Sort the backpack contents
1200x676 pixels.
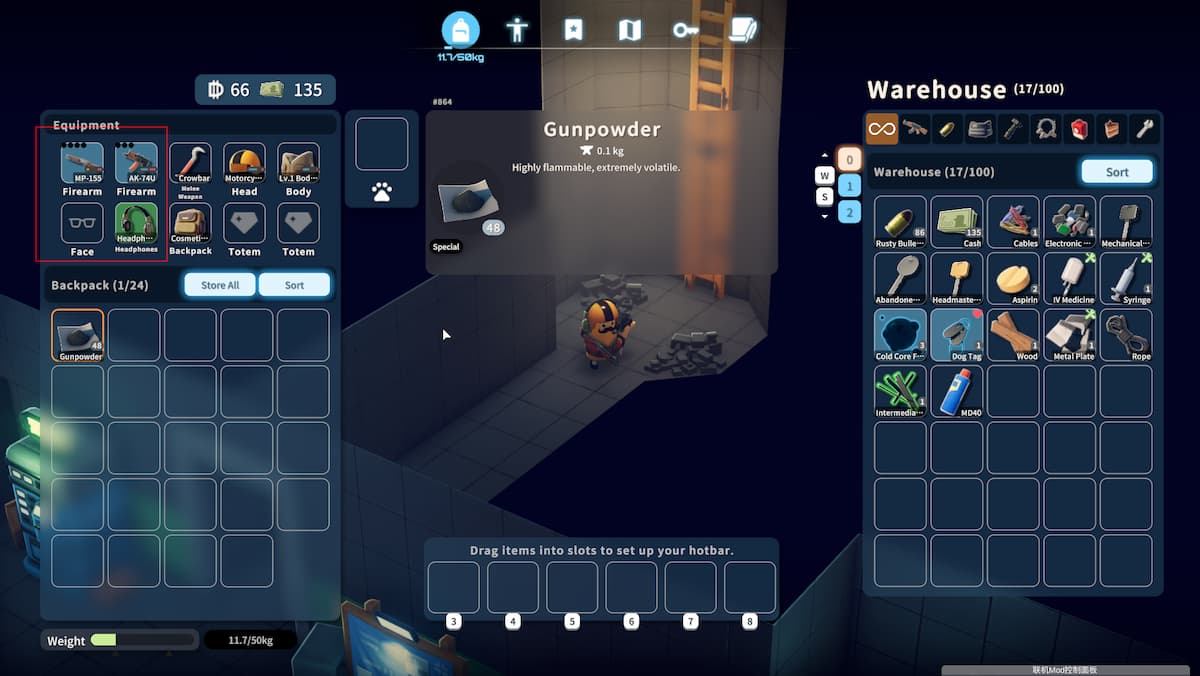(294, 285)
